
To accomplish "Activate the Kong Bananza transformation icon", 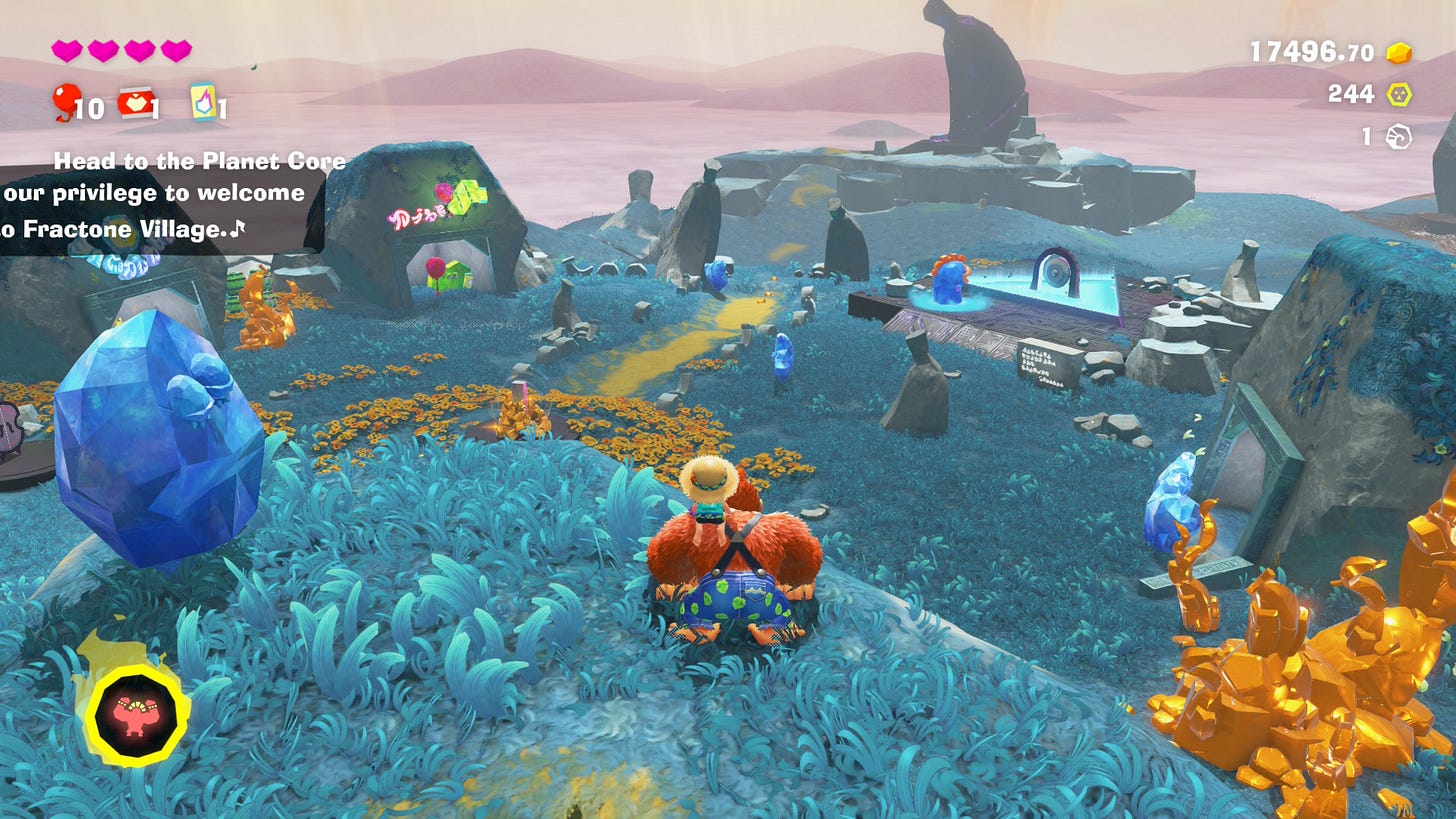I will [x=137, y=715].
